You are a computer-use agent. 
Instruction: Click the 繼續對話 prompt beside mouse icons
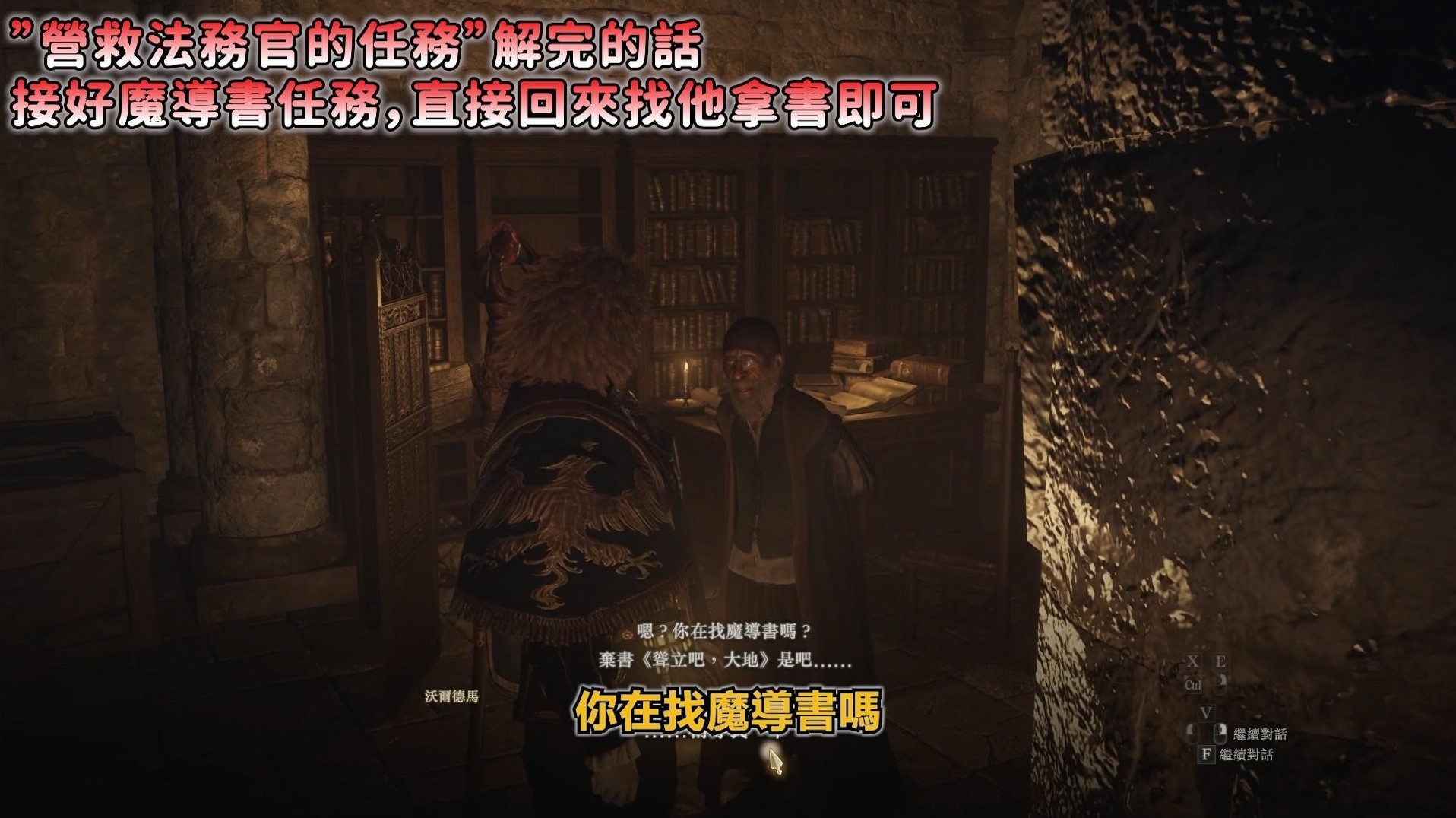pyautogui.click(x=1261, y=734)
